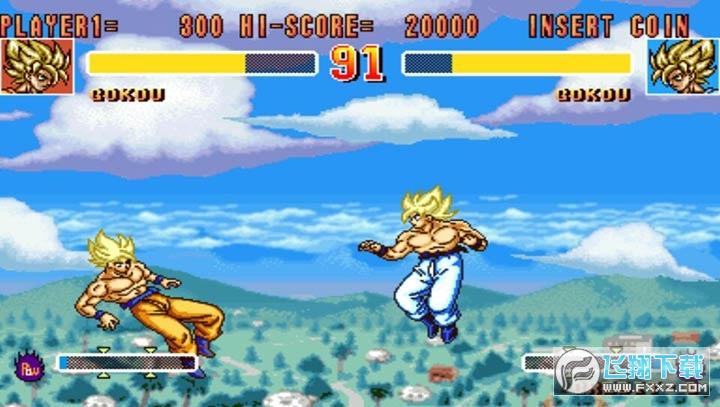Screen dimensions: 720x407
Task: Click the opponent's Gokou character portrait
Action: pos(682,66)
